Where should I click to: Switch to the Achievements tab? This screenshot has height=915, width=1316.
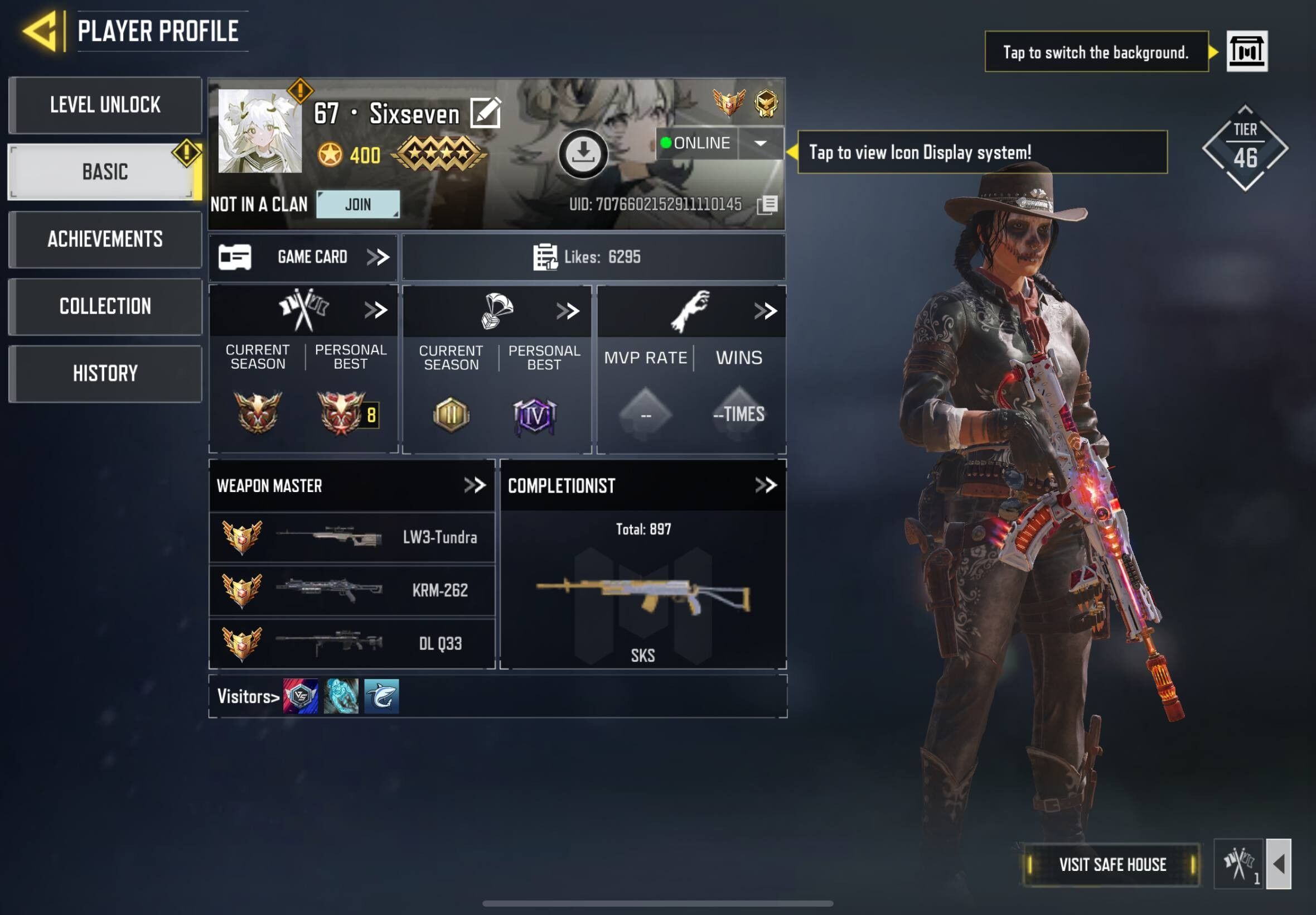pyautogui.click(x=105, y=239)
